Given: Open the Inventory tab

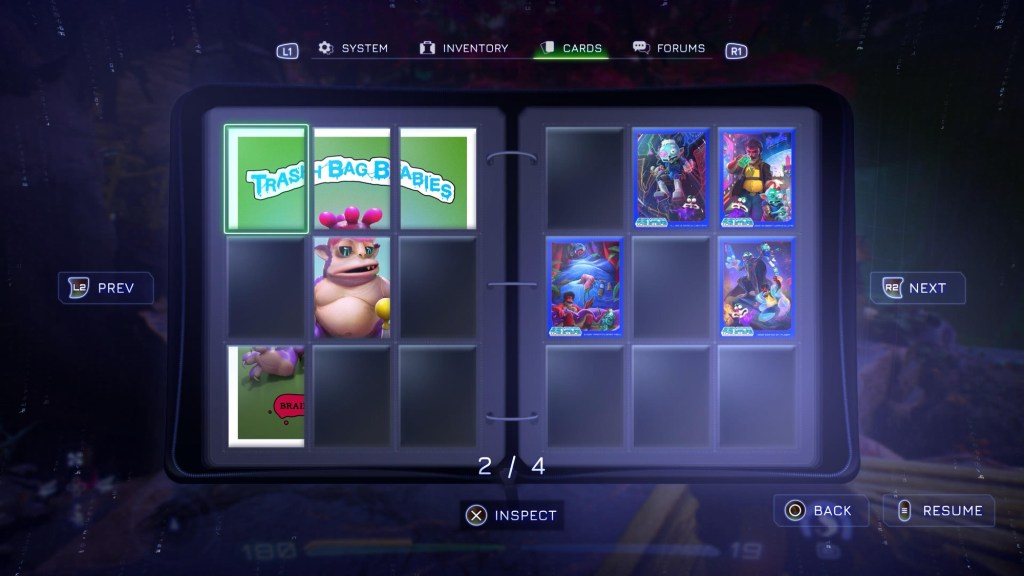Looking at the screenshot, I should 464,48.
